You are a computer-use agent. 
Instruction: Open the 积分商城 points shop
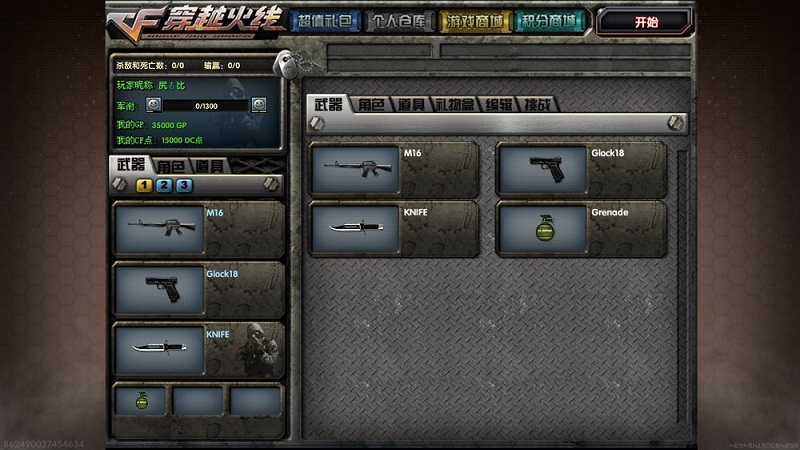click(551, 21)
